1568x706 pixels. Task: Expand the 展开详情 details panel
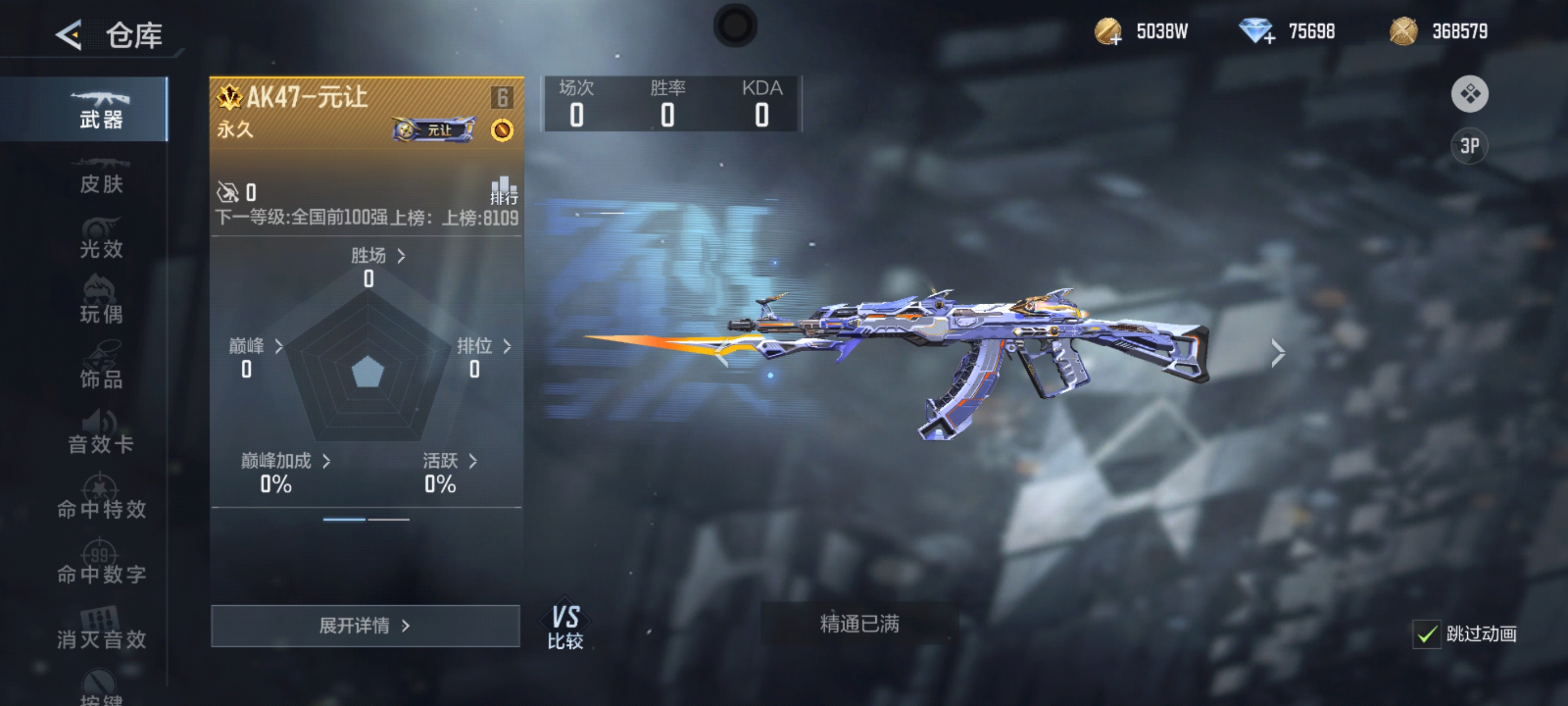365,626
